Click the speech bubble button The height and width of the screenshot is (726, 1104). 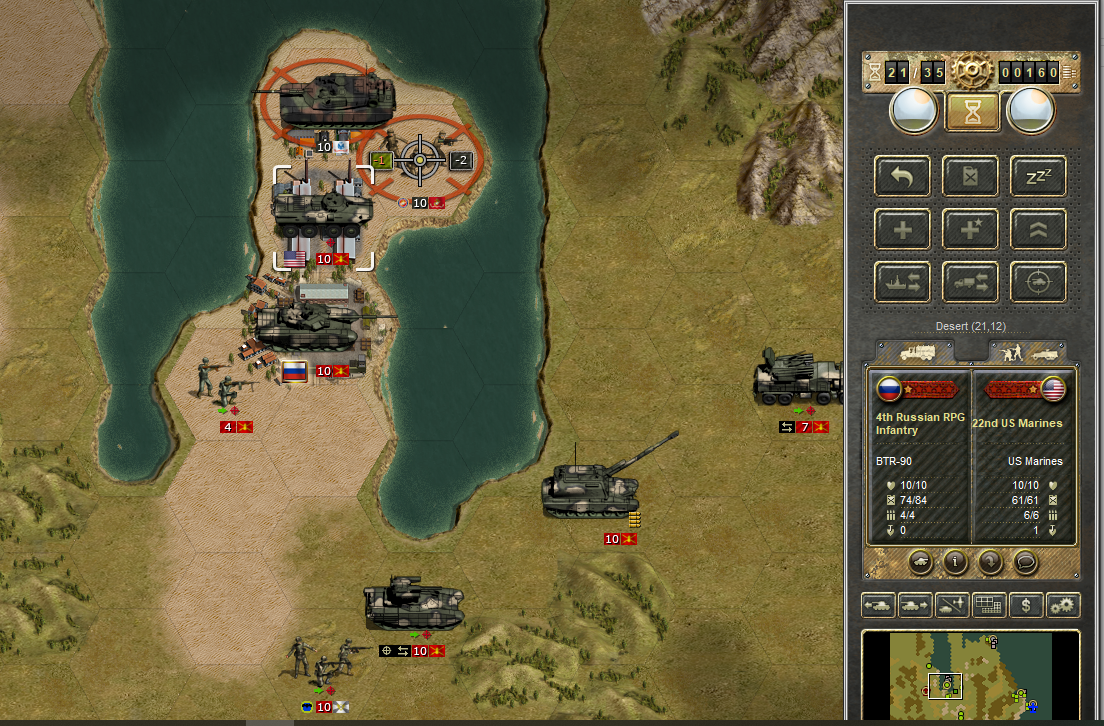click(x=1024, y=562)
